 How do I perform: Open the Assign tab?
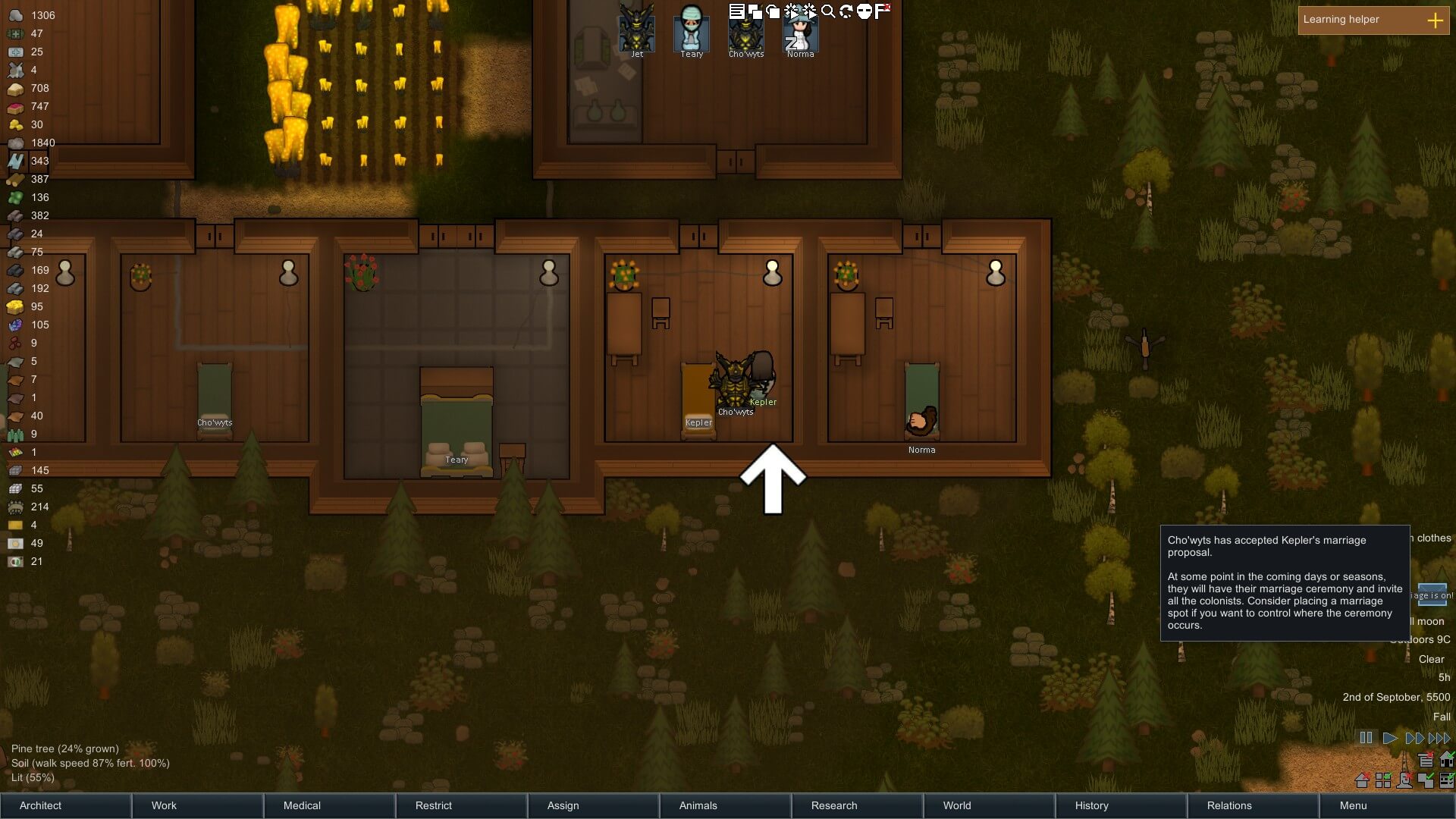tap(593, 805)
